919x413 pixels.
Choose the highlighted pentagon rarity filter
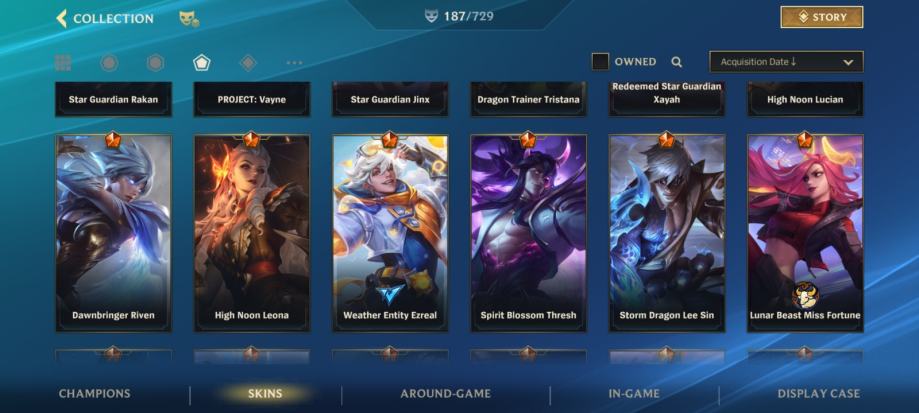[202, 63]
